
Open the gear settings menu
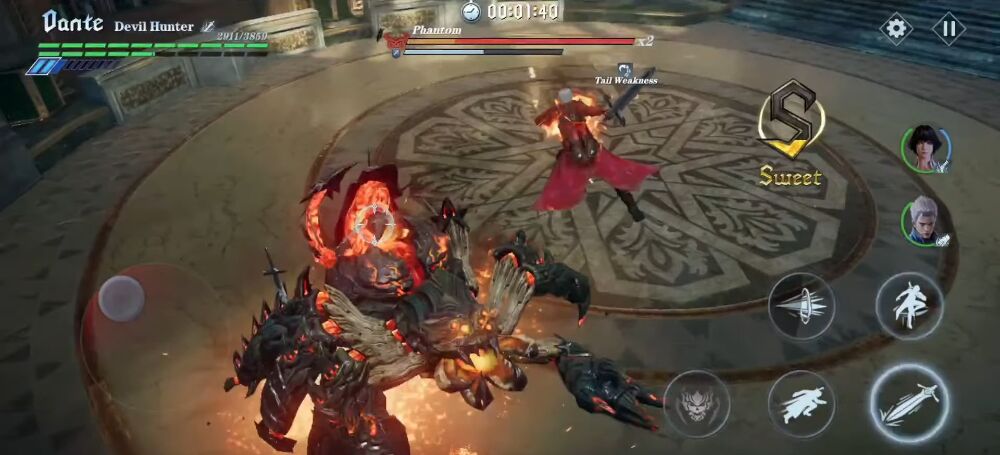pyautogui.click(x=896, y=28)
